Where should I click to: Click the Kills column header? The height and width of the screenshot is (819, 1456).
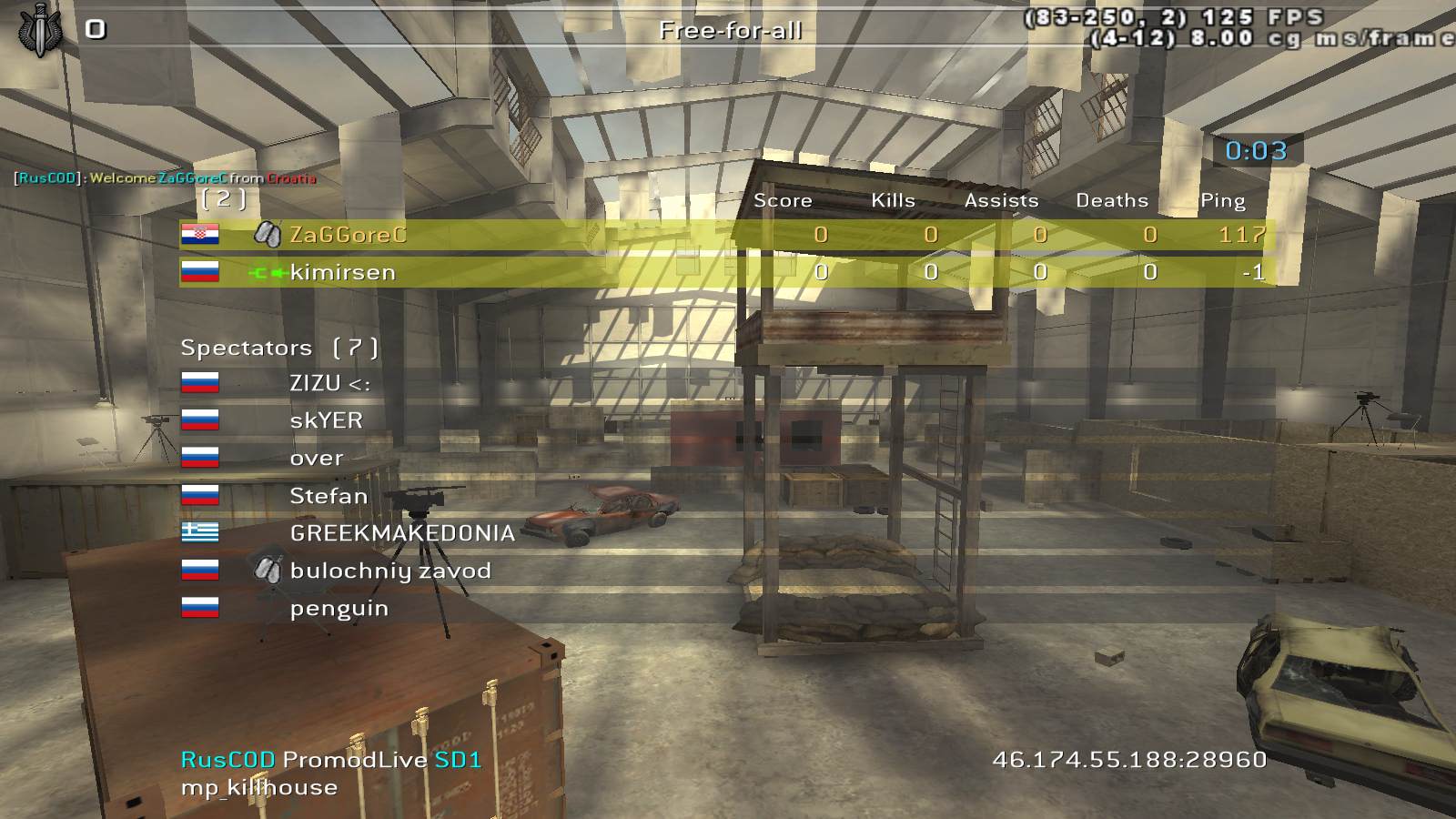pyautogui.click(x=893, y=200)
